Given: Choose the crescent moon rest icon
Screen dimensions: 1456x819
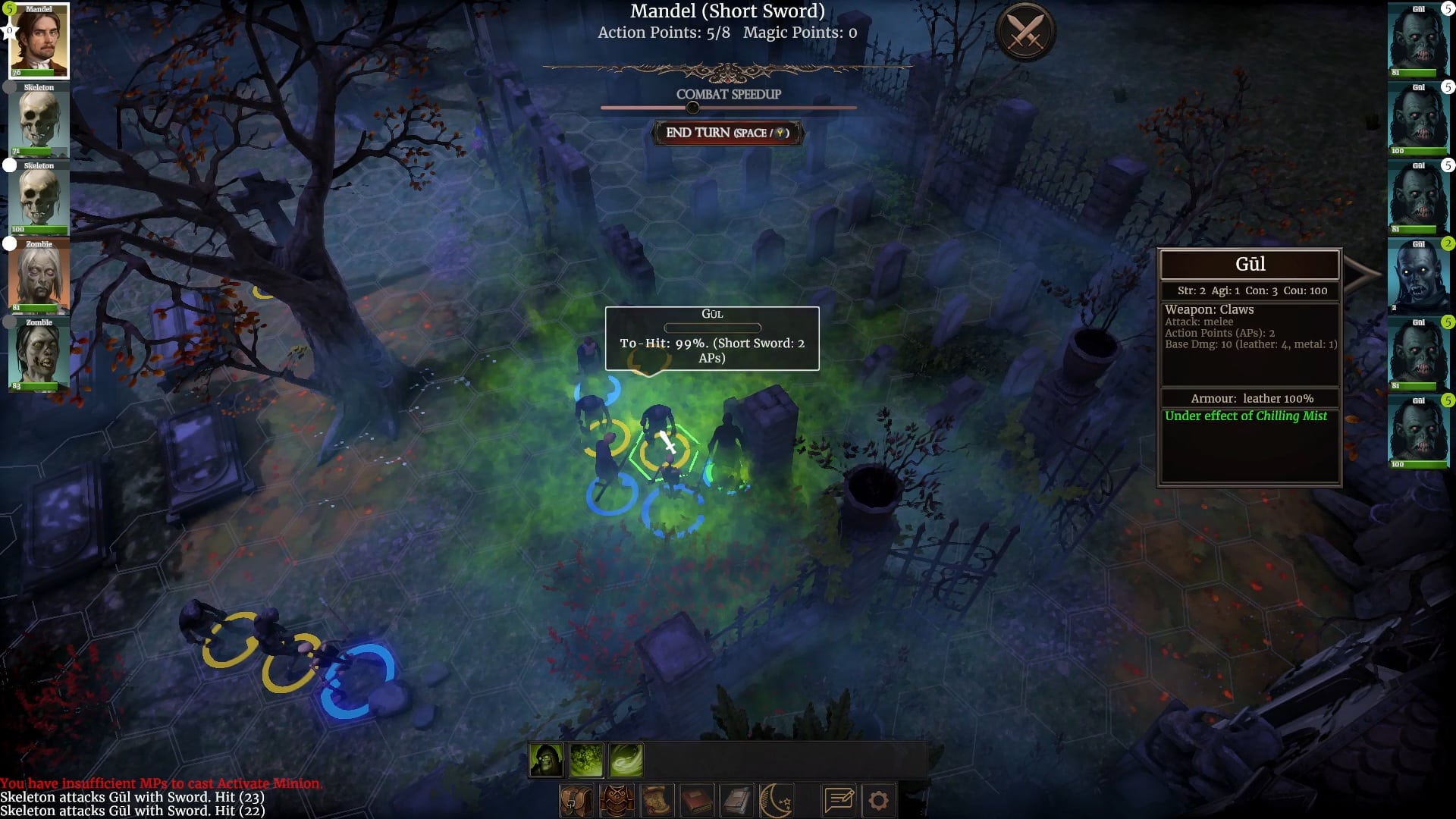Looking at the screenshot, I should [777, 801].
